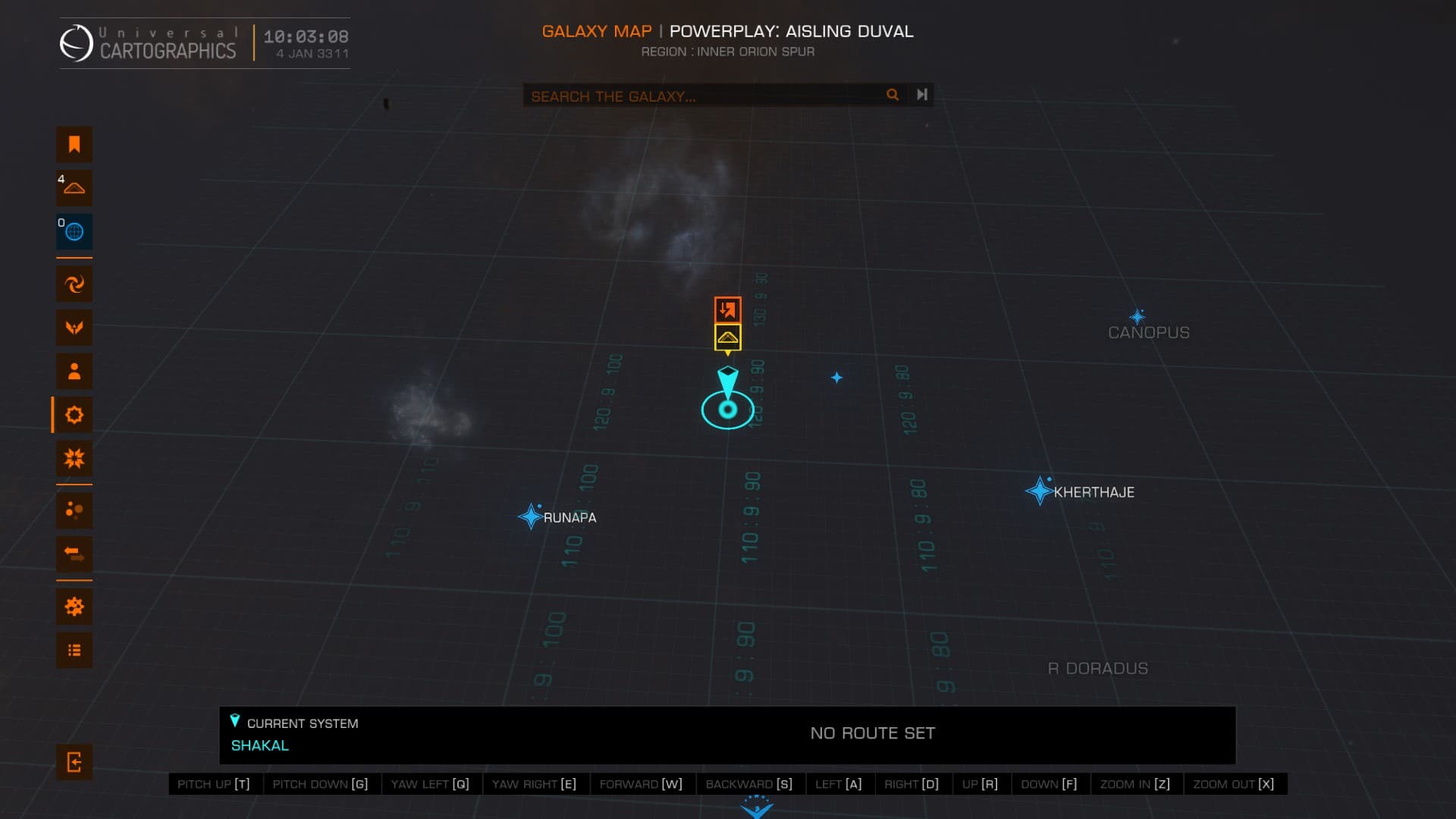
Task: Select the Khertaje system marker
Action: click(1038, 491)
